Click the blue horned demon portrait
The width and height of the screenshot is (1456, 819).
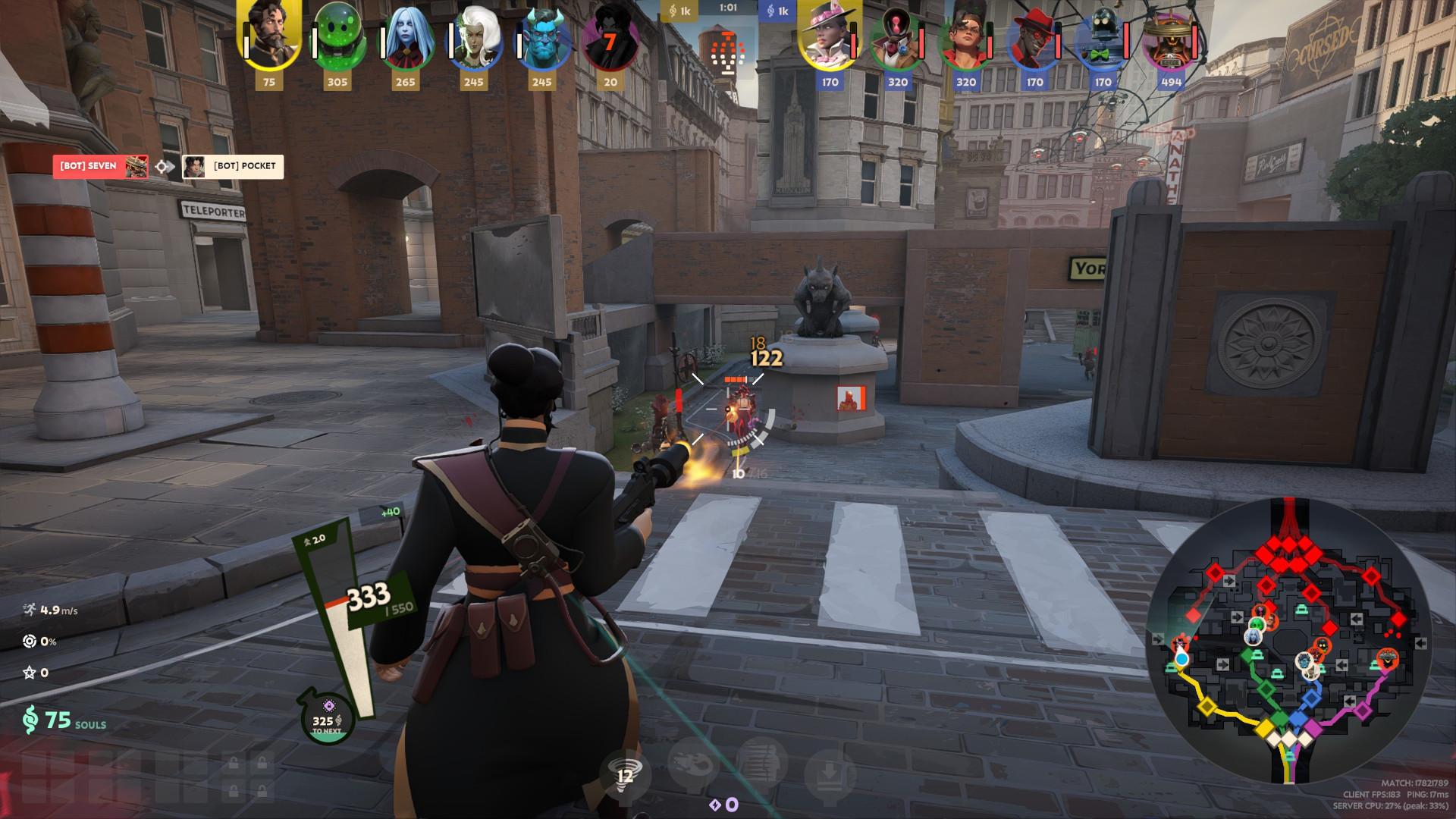(541, 39)
